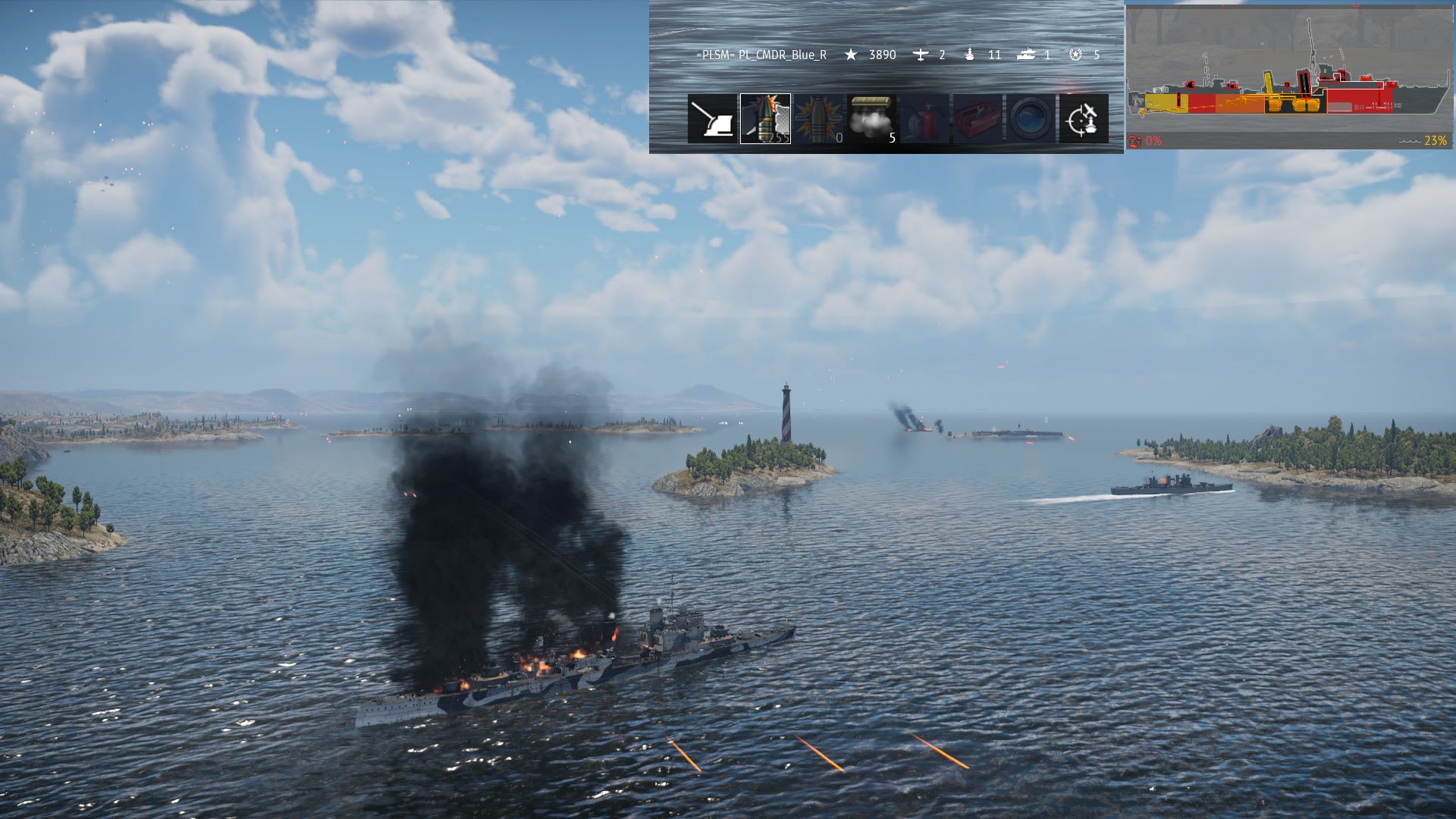
Task: Deploy the smoke screen
Action: tap(871, 119)
